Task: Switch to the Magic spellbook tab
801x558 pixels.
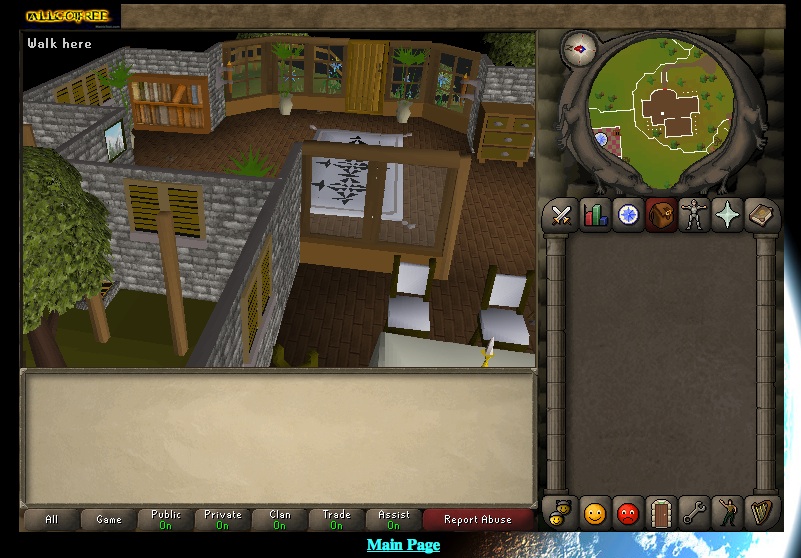Action: 761,215
